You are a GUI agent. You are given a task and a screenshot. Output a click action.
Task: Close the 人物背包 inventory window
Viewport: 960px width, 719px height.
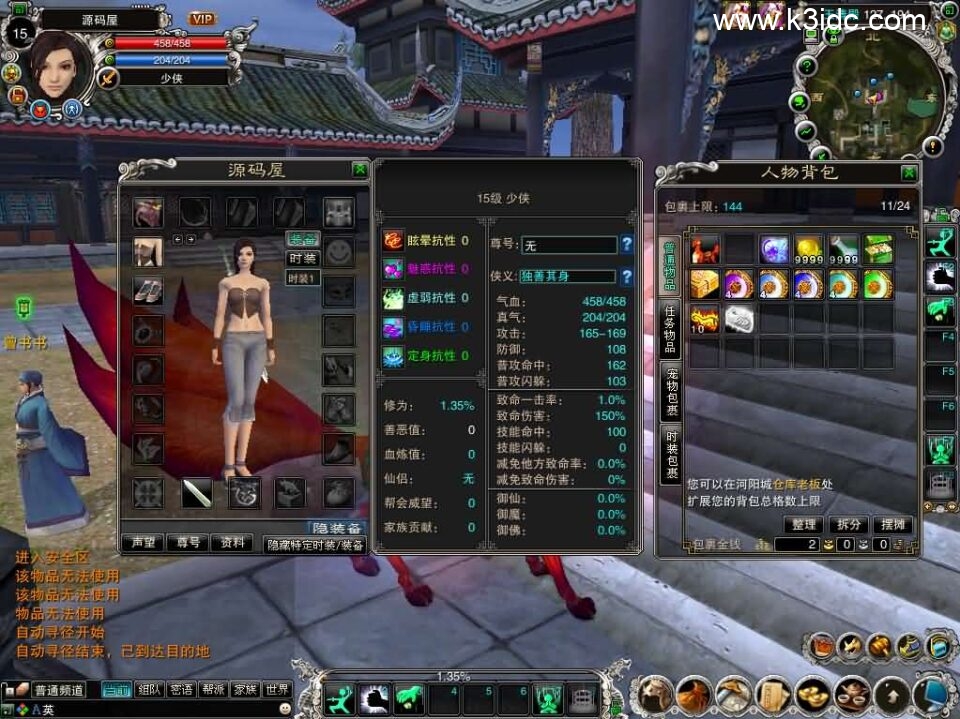(908, 173)
